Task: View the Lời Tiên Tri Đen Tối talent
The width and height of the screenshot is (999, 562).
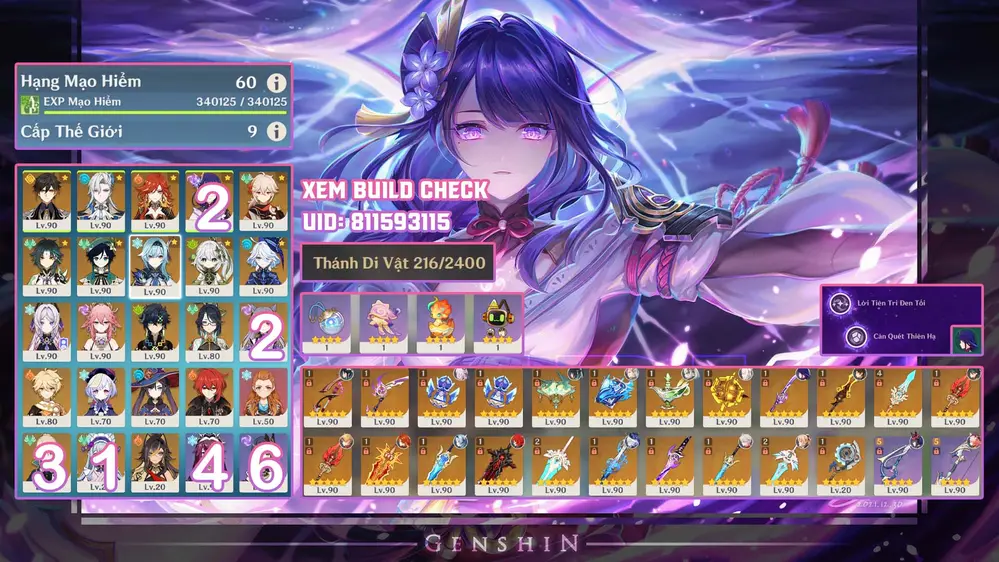Action: click(856, 301)
